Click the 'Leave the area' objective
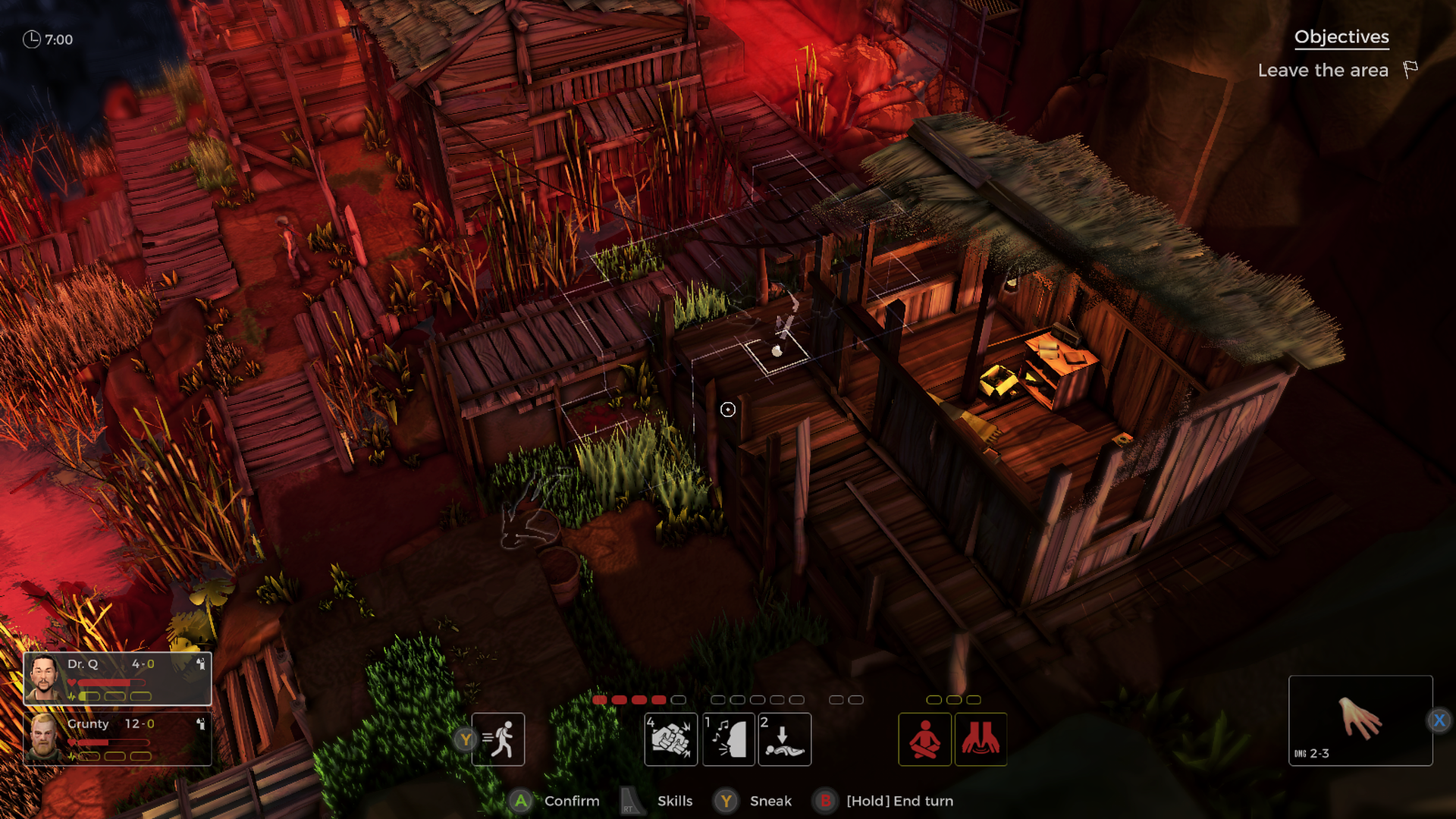Viewport: 1456px width, 819px height. (x=1323, y=71)
